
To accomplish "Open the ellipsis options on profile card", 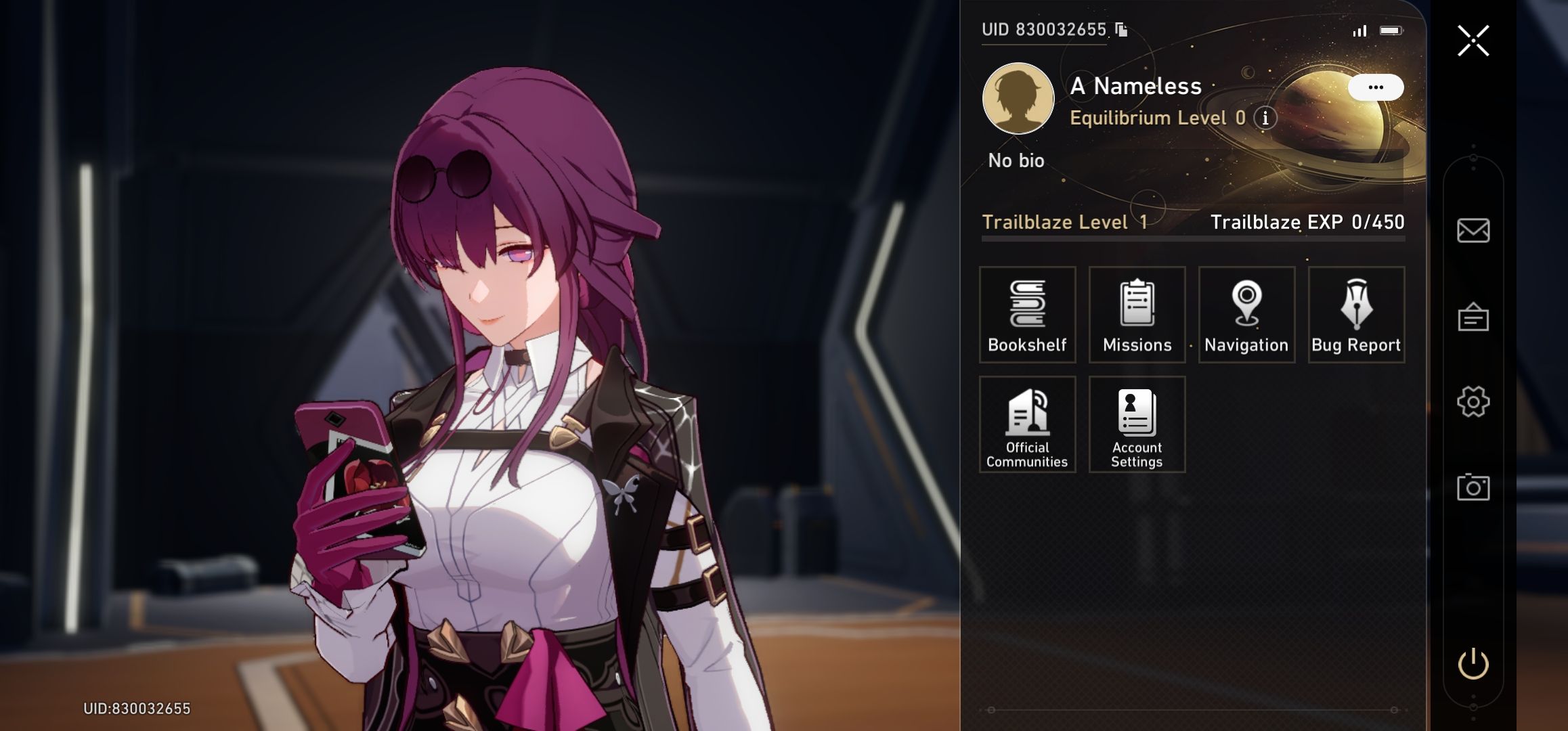I will coord(1376,87).
